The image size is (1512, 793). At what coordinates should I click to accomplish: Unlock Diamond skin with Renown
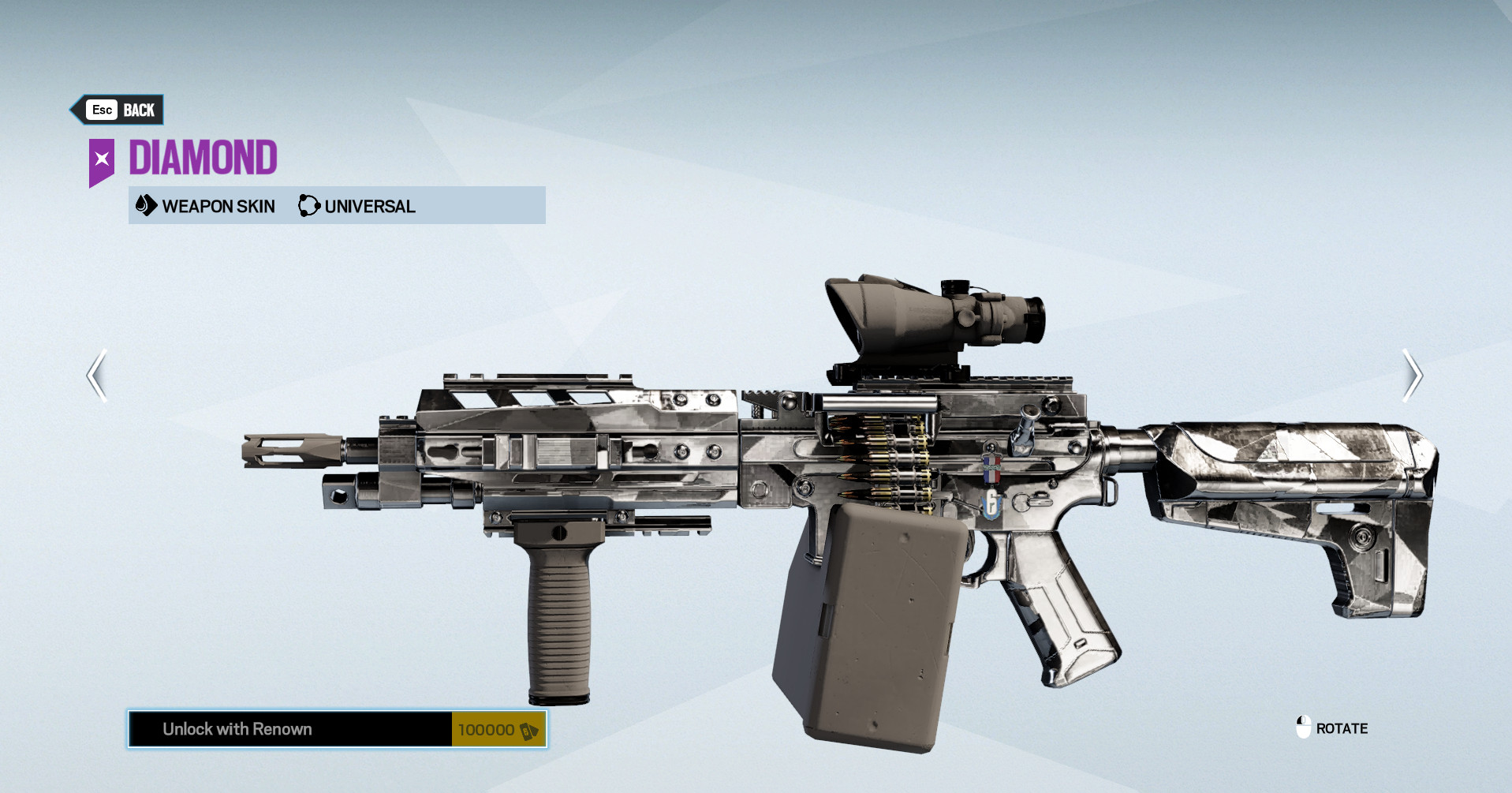(337, 729)
